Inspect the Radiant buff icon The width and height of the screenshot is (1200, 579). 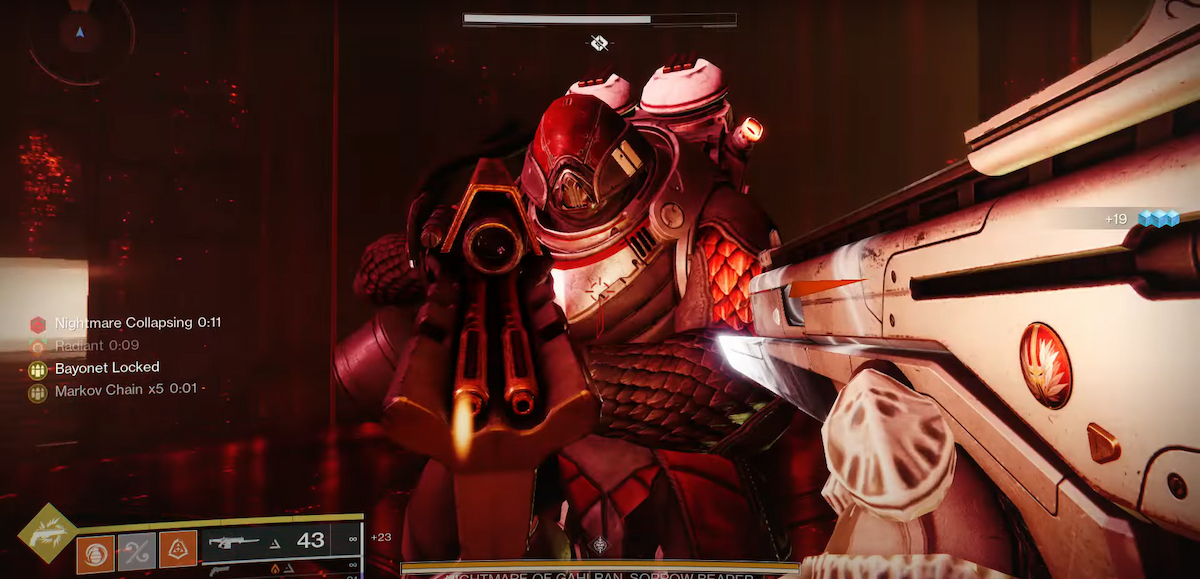click(38, 346)
